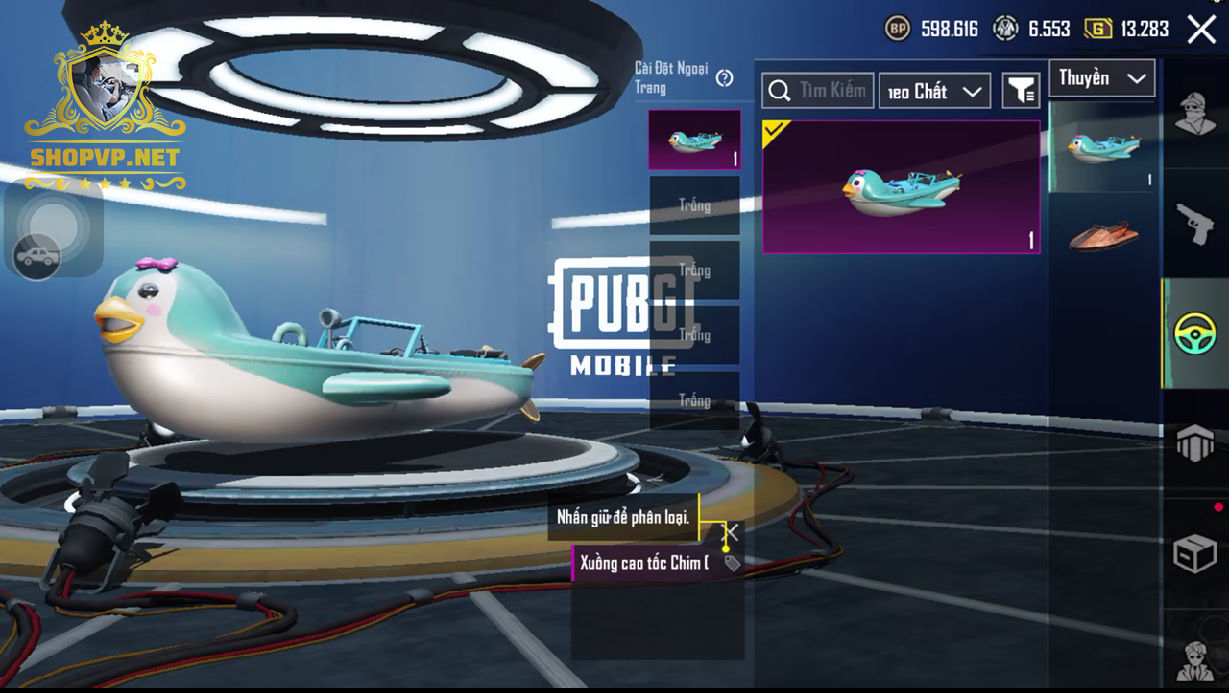Select the large penguin boat skin card

(x=901, y=187)
